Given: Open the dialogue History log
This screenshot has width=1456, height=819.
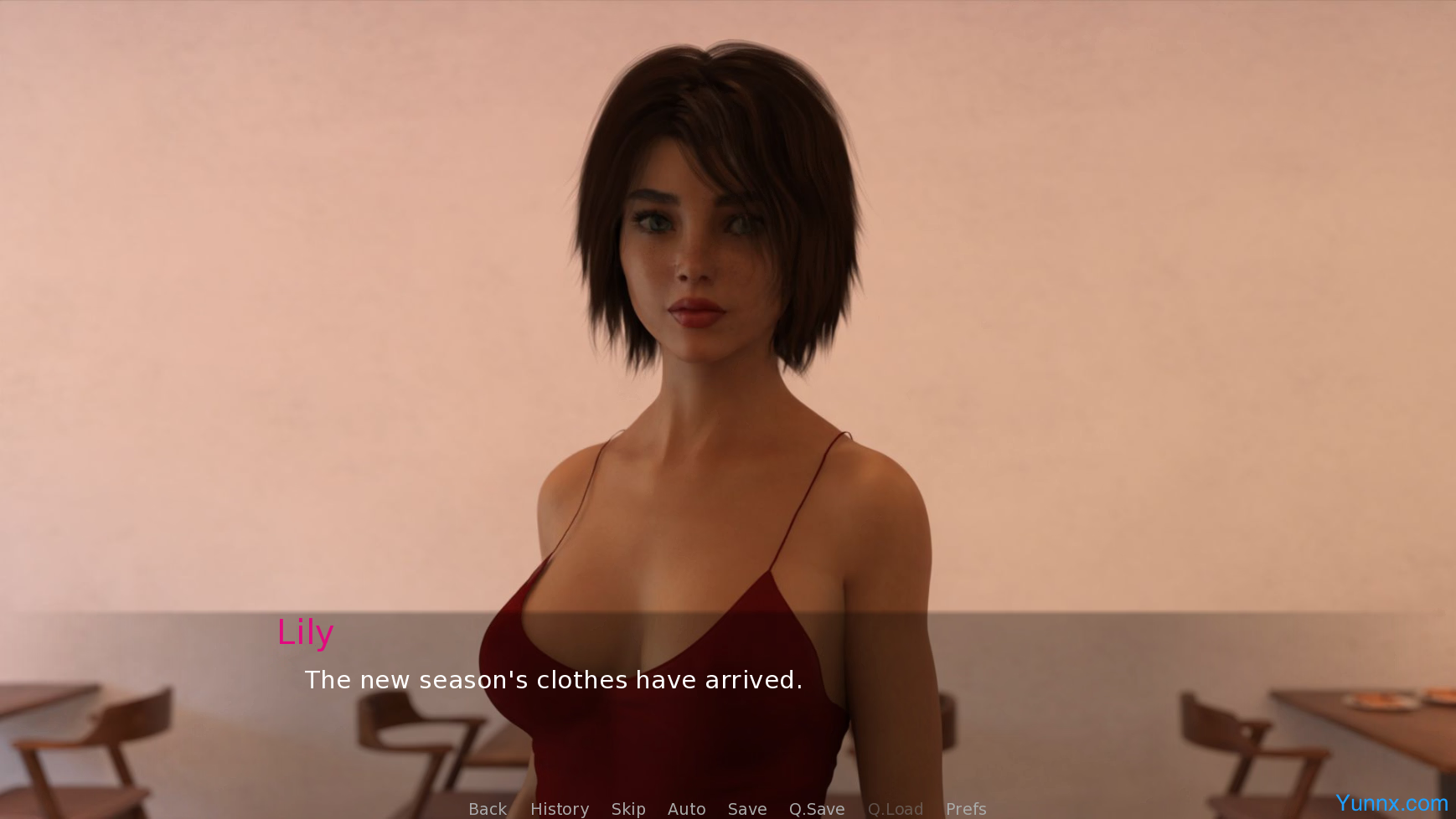Looking at the screenshot, I should (560, 809).
